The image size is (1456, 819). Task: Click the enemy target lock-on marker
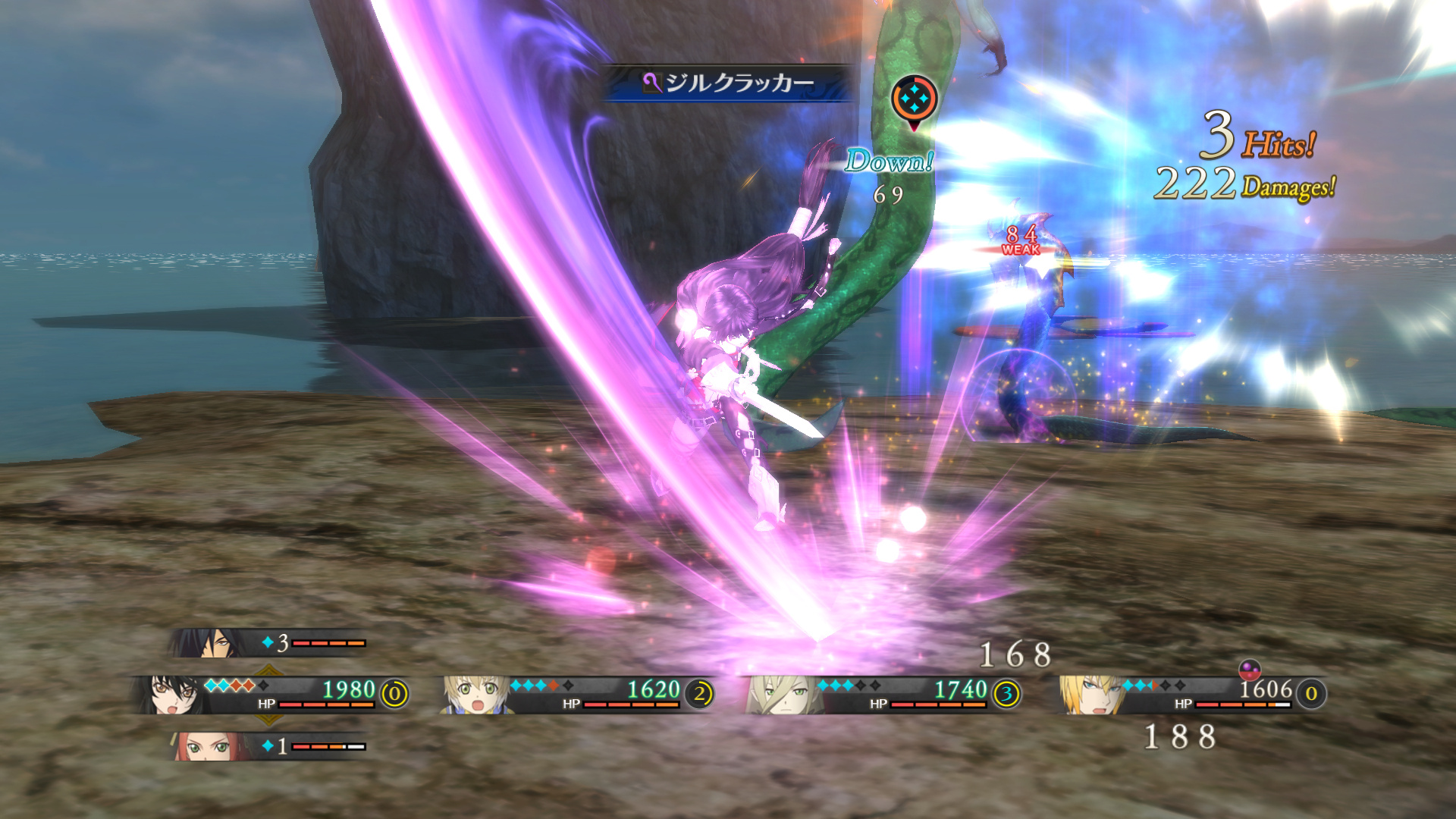(x=914, y=99)
